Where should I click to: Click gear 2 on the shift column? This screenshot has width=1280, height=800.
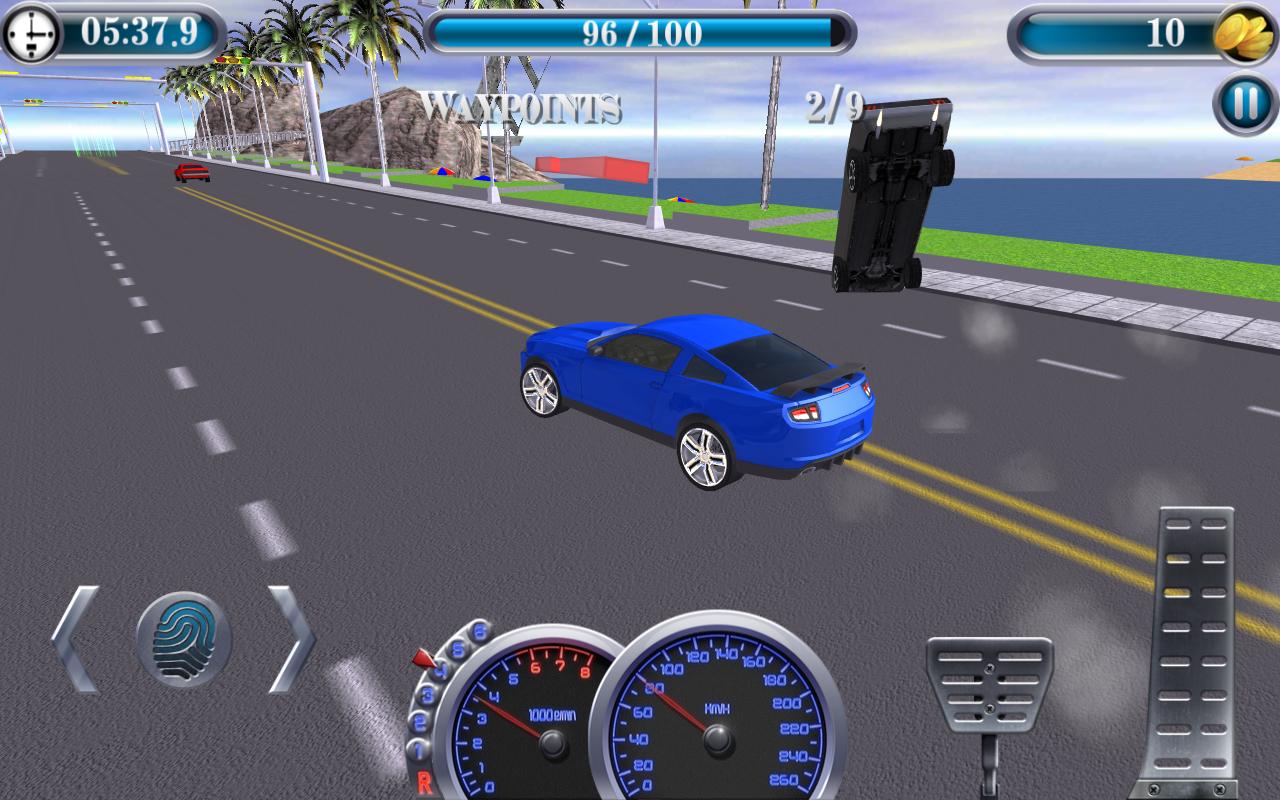[418, 719]
